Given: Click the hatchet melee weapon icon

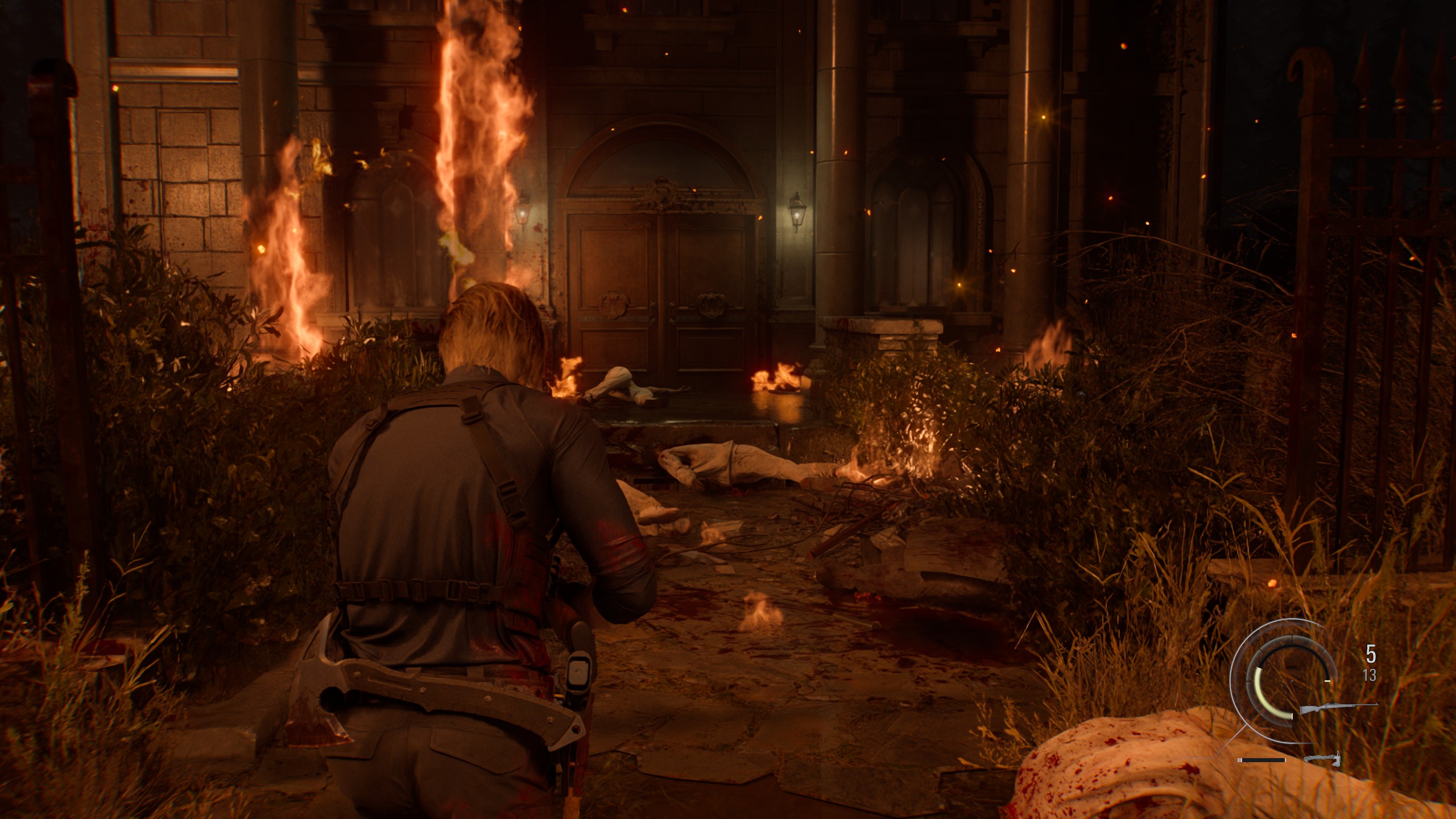Looking at the screenshot, I should tap(1322, 759).
